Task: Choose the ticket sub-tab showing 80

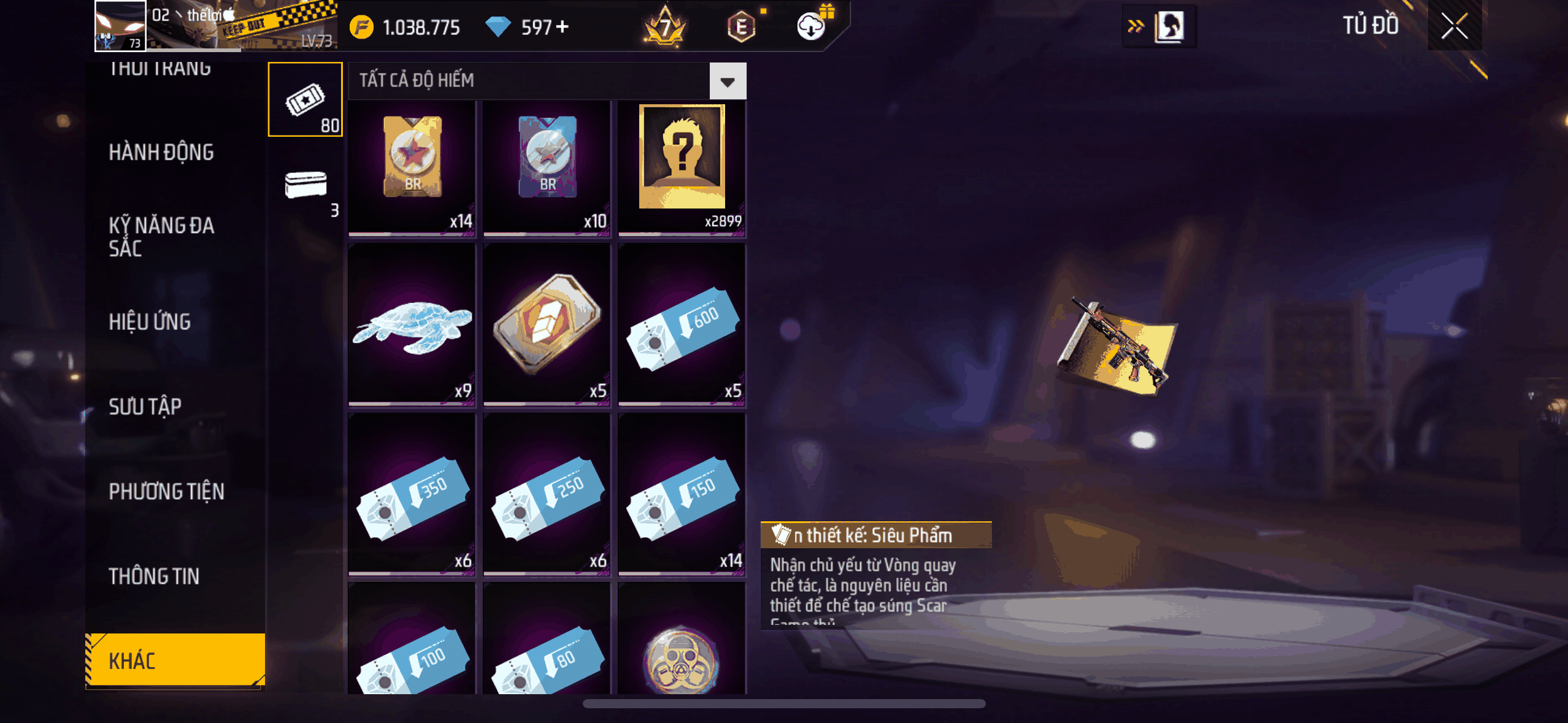Action: click(x=305, y=99)
